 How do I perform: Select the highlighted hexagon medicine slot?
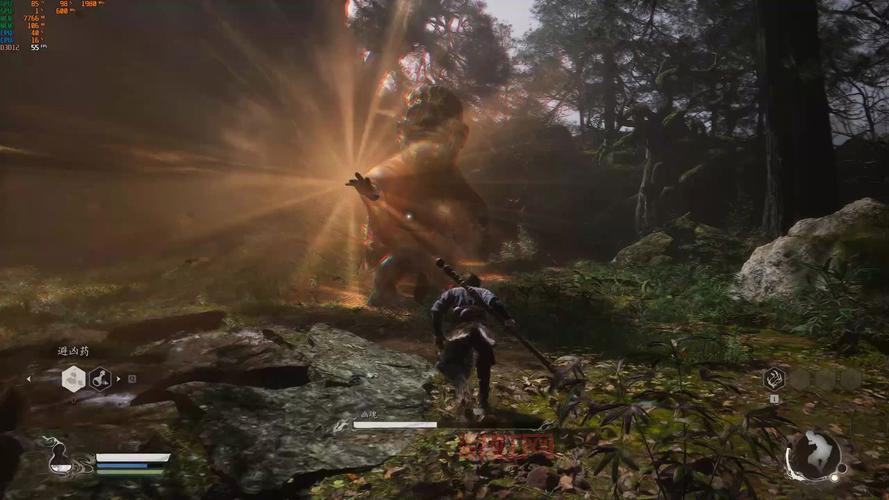73,378
